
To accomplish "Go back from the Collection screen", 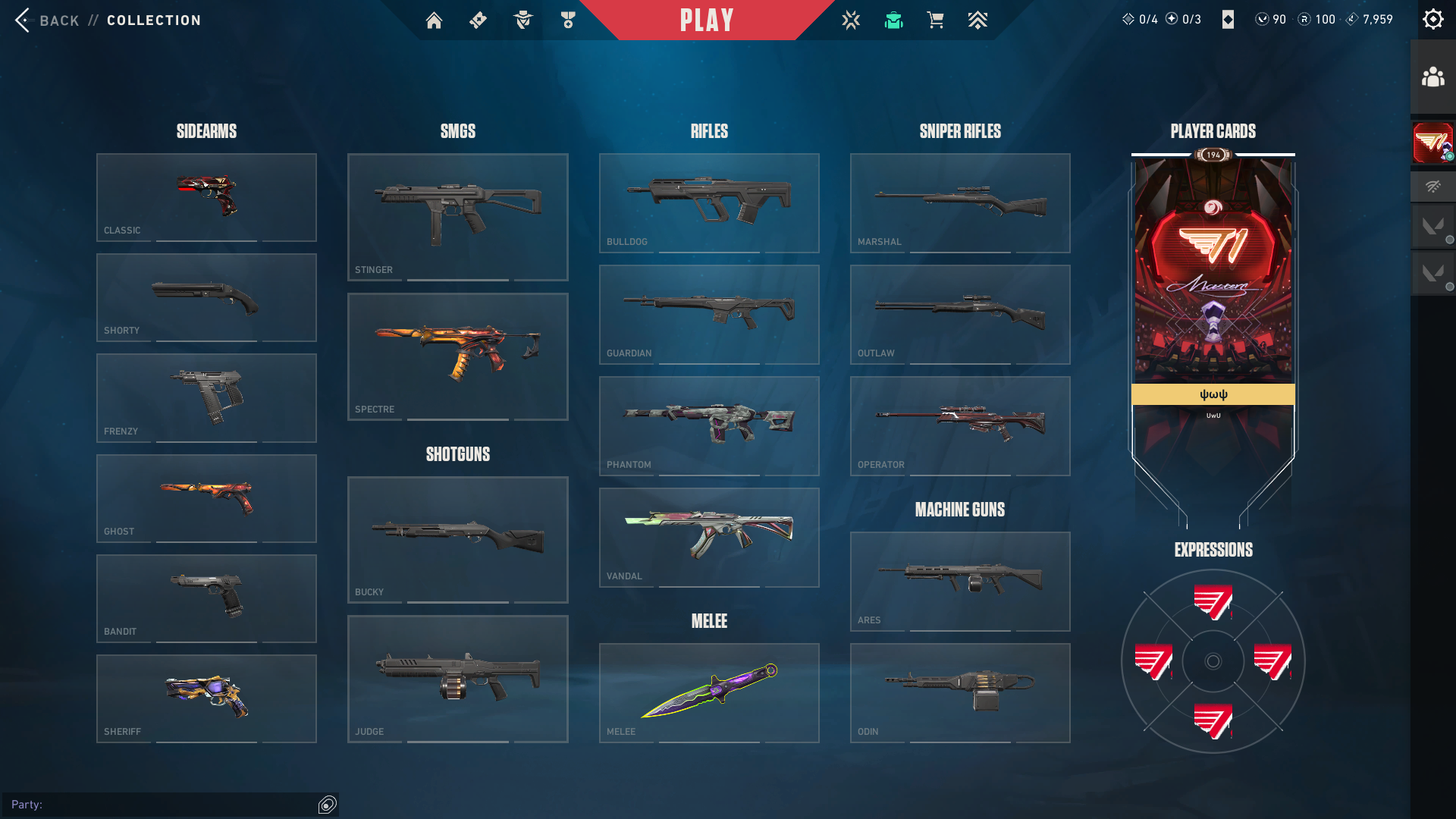I will pos(47,20).
